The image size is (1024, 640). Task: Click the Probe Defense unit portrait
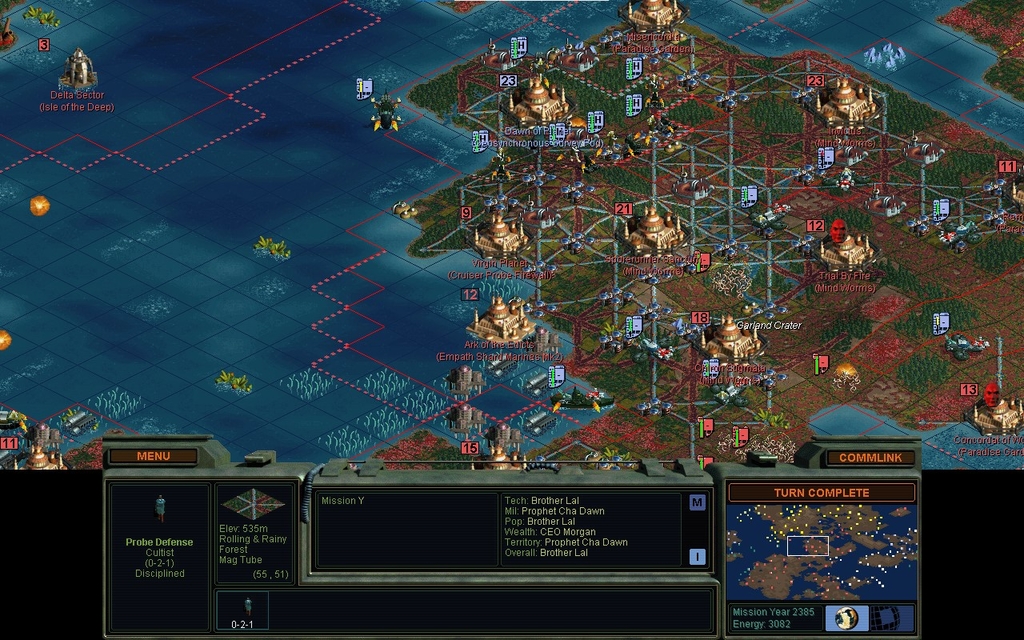[x=160, y=508]
